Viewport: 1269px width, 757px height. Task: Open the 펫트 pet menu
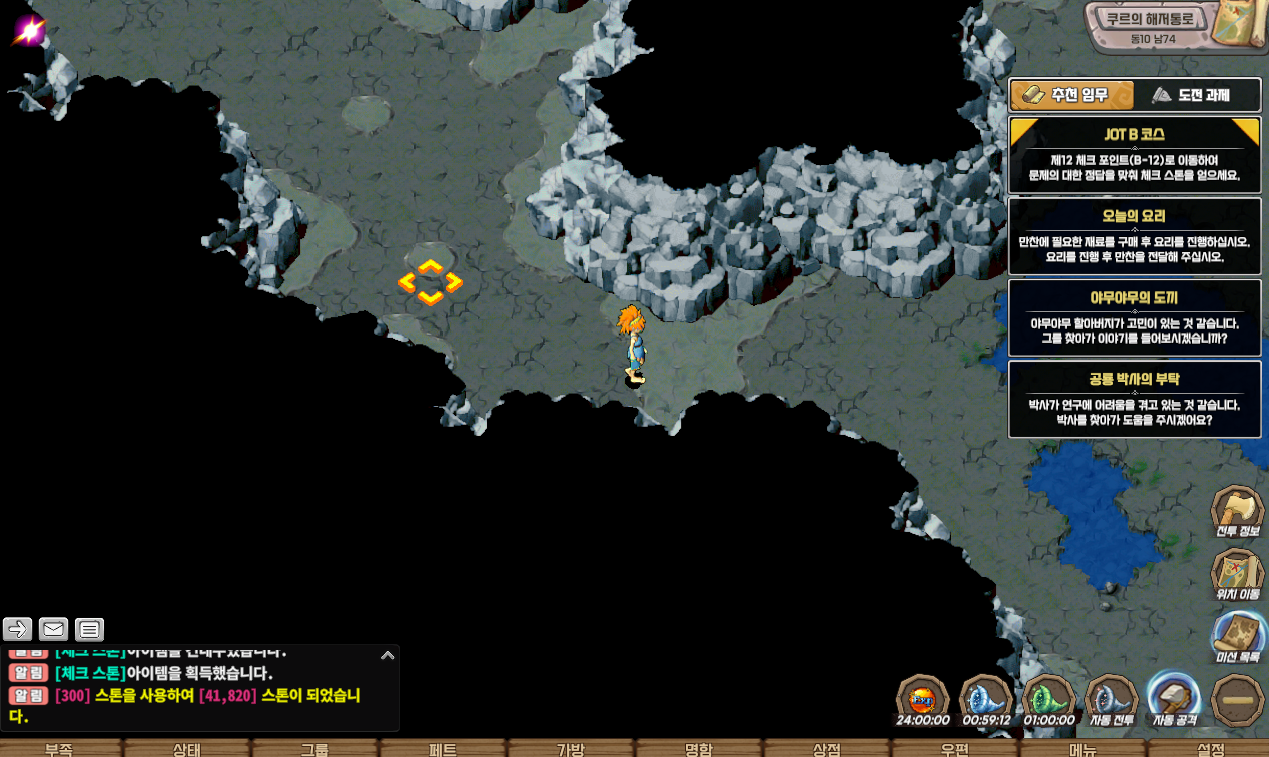click(443, 749)
